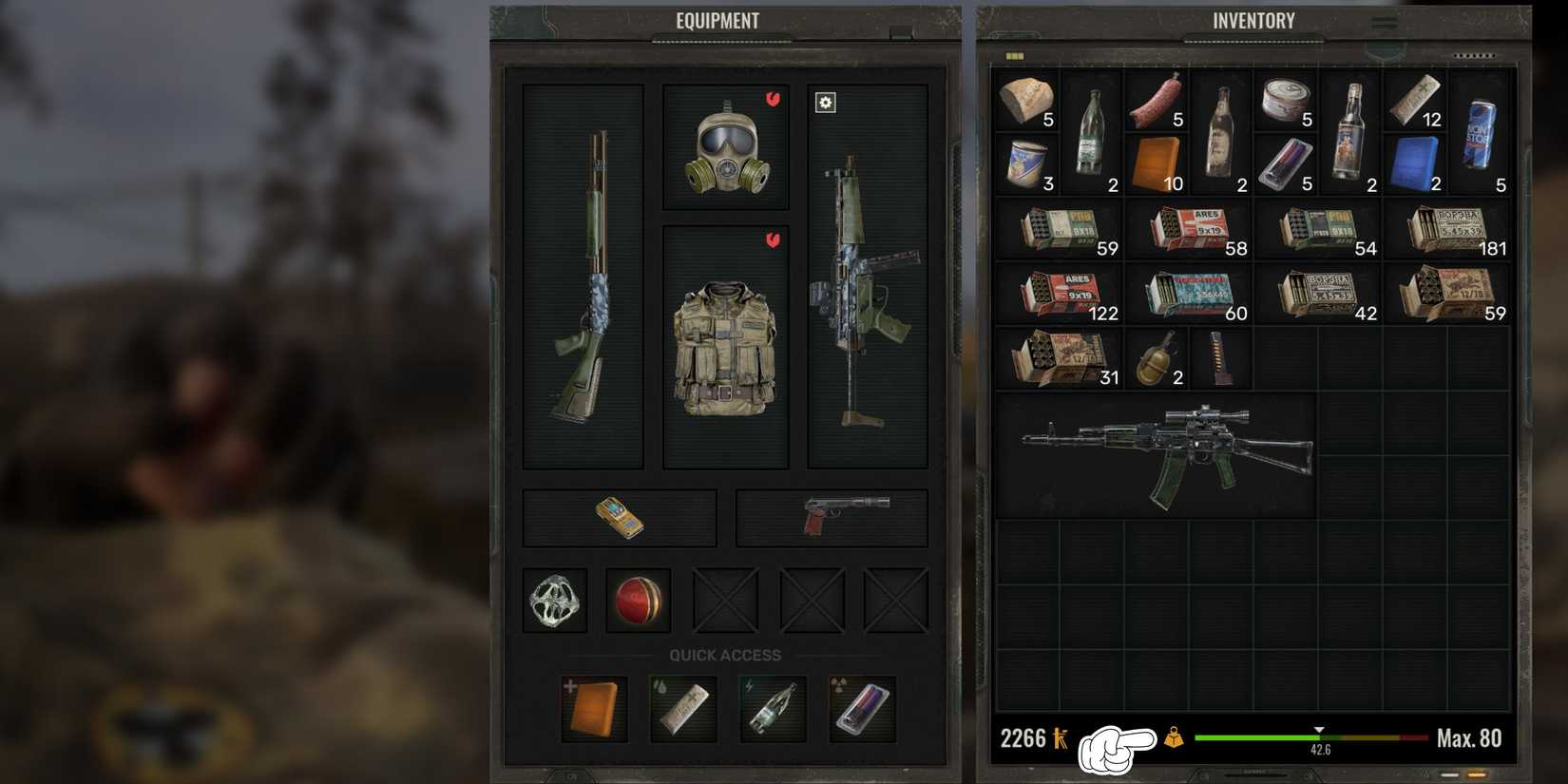Viewport: 1568px width, 784px height.
Task: Open the hamburger menu in the inventory header
Action: click(x=1386, y=23)
